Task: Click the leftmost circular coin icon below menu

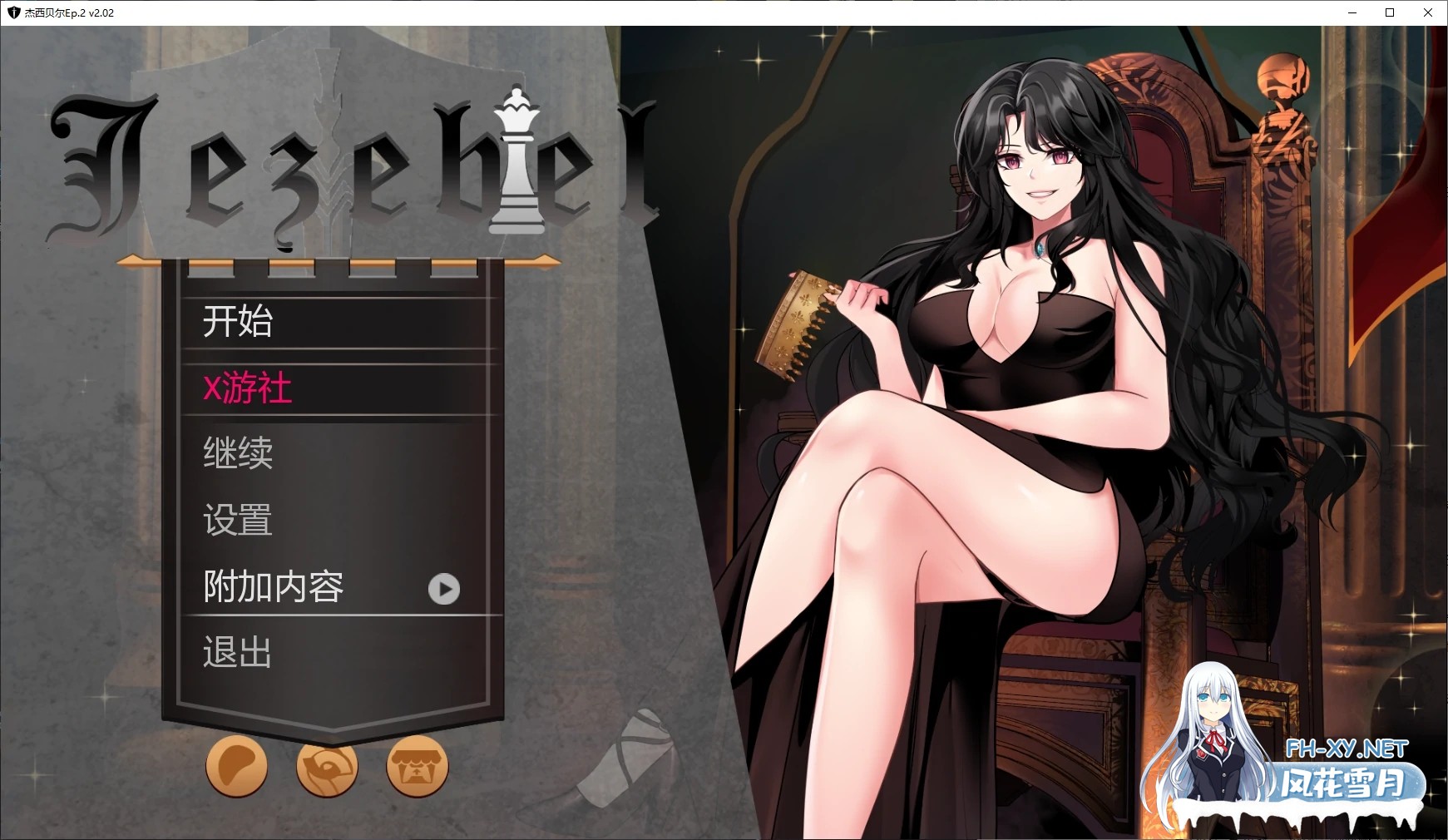Action: point(236,768)
